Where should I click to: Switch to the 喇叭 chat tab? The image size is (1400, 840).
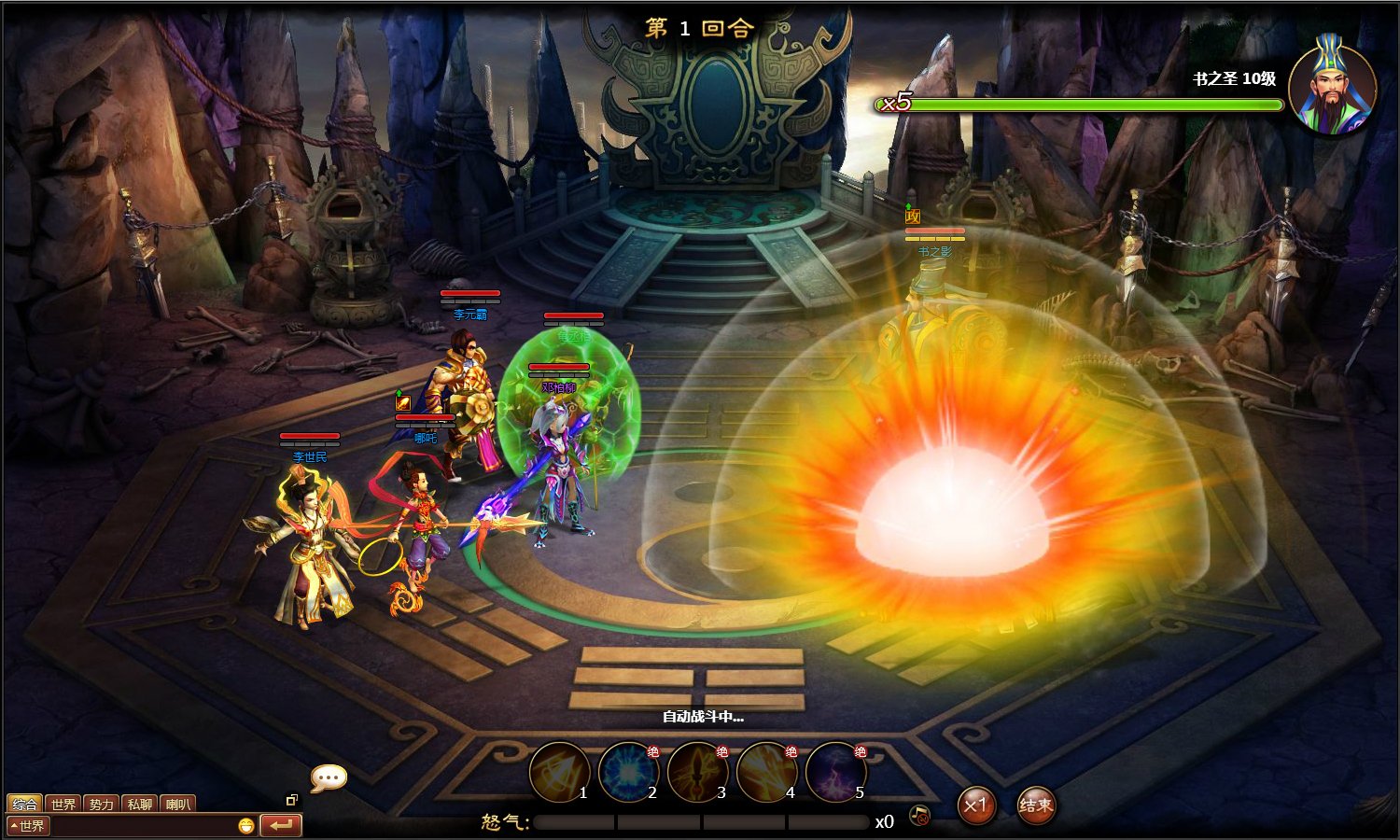(177, 804)
